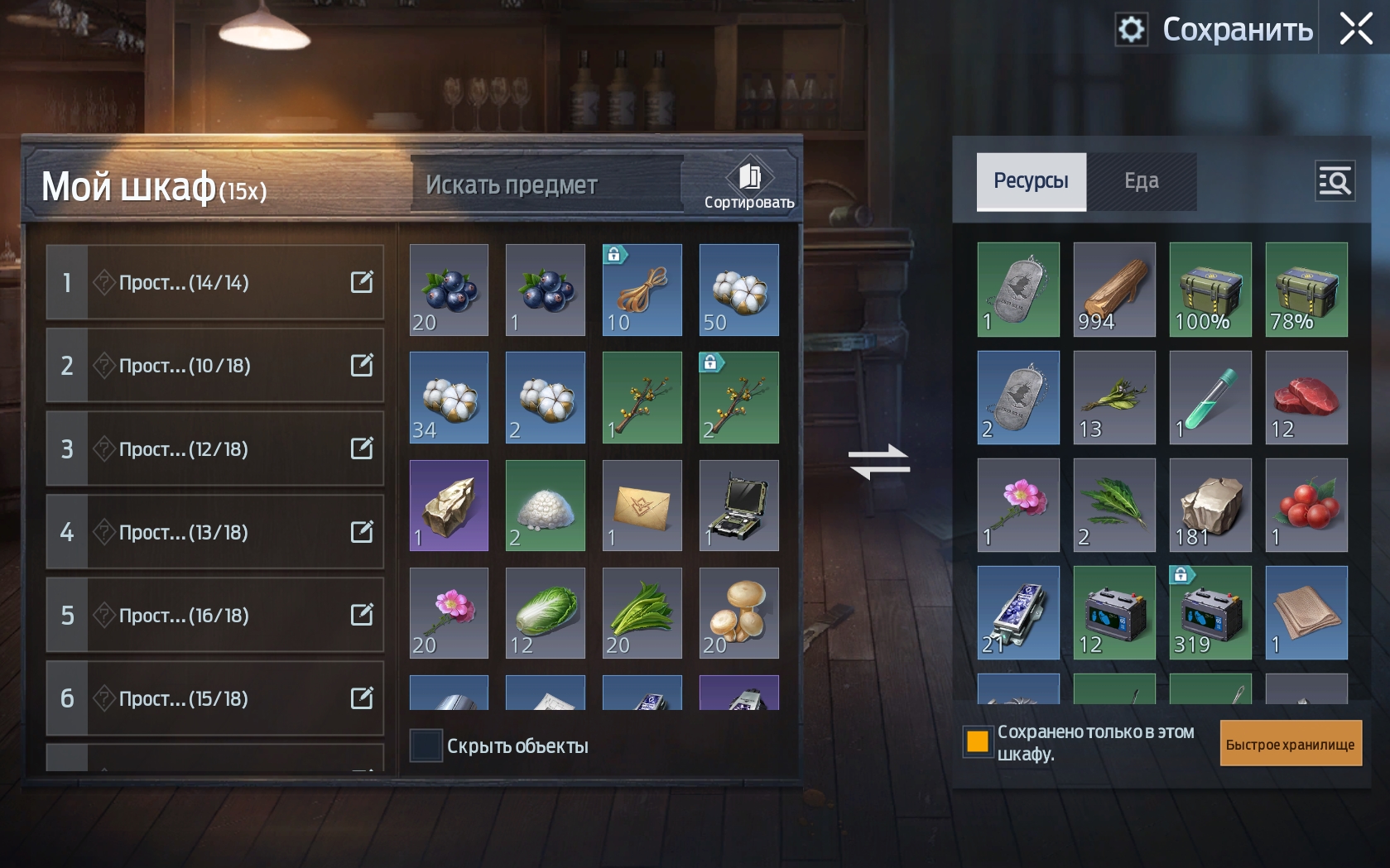Close the storage screen with the X
The height and width of the screenshot is (868, 1390).
click(1355, 29)
